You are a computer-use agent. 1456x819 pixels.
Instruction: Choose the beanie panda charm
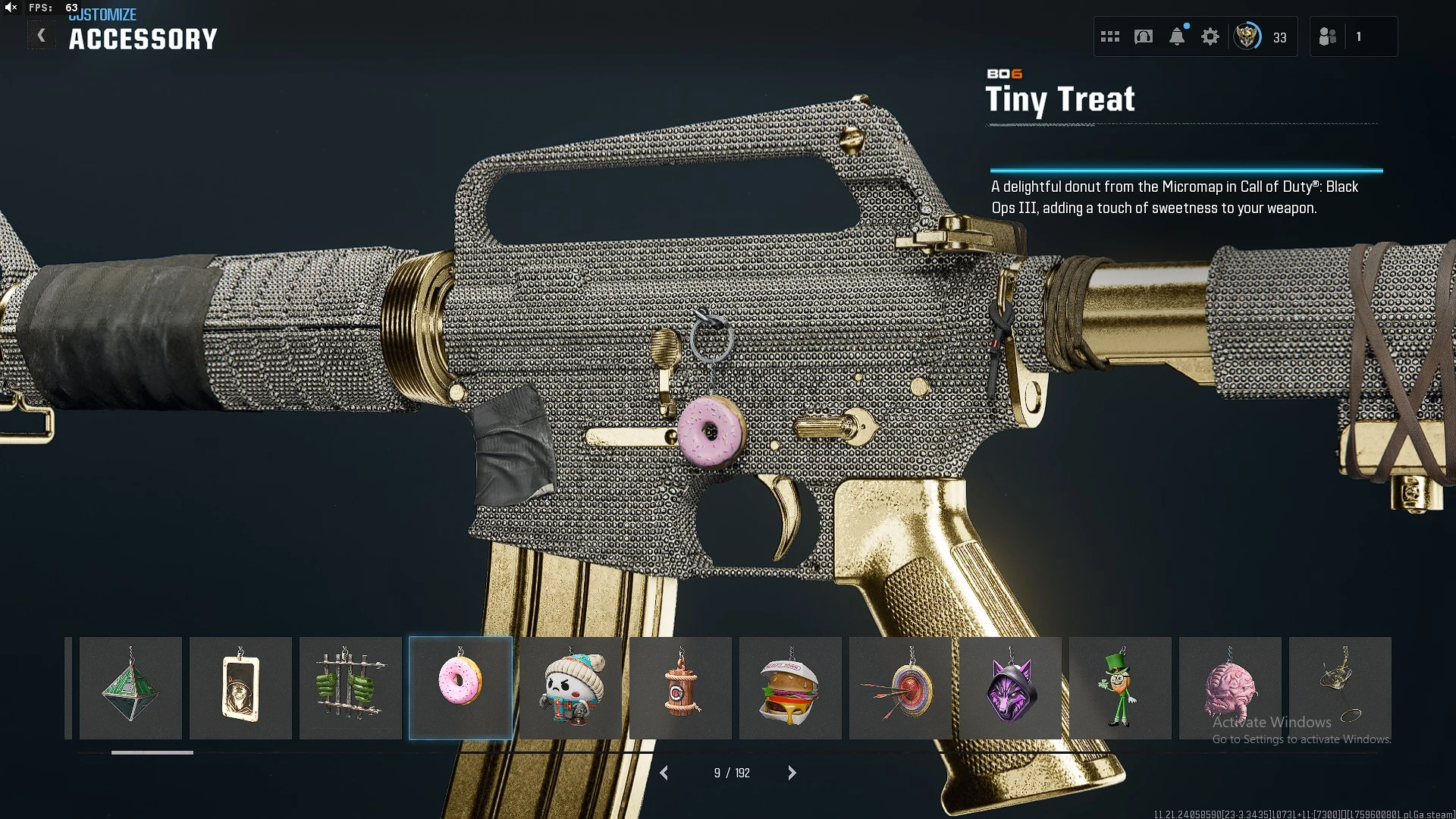point(570,688)
